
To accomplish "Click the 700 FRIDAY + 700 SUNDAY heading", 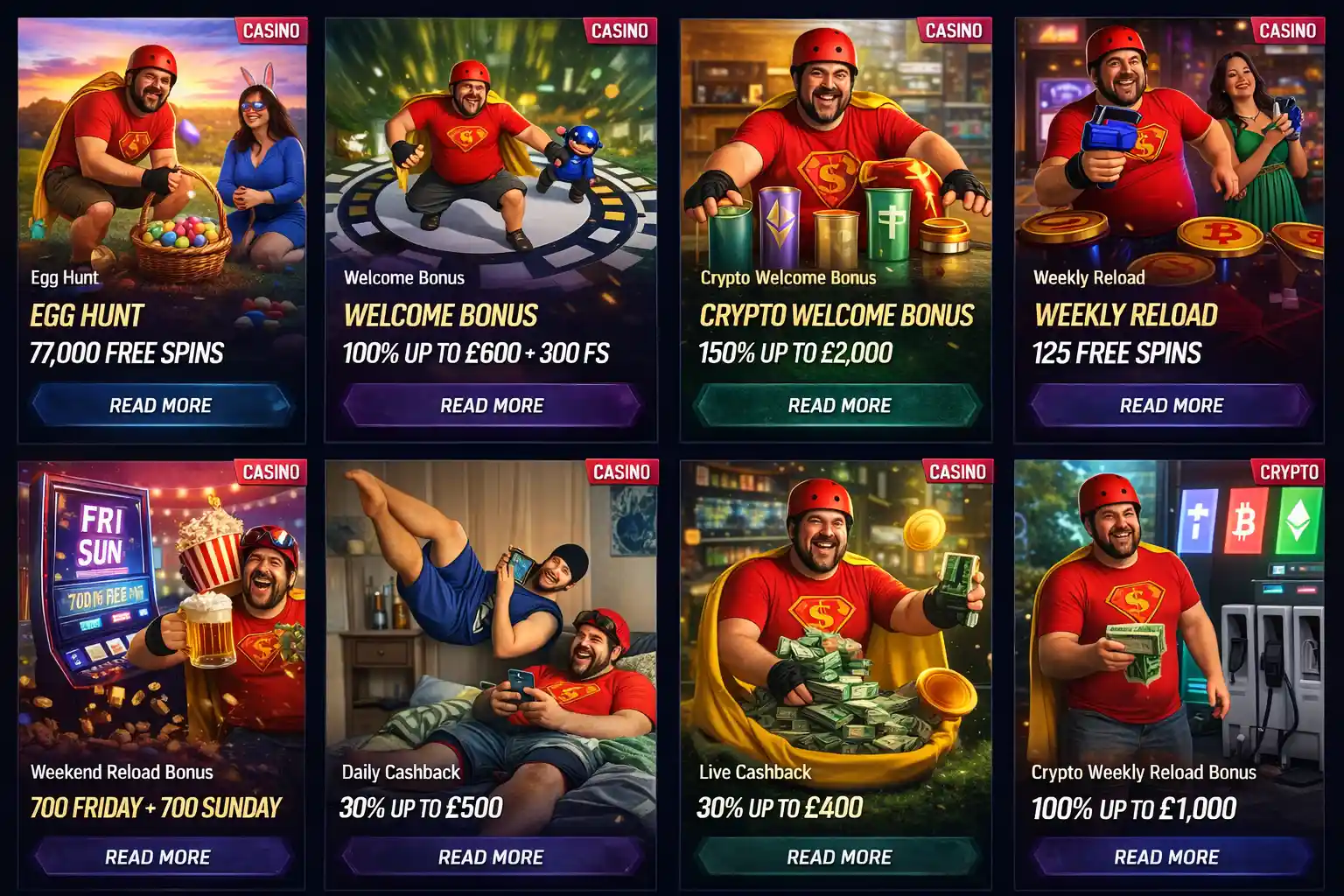I will click(156, 807).
